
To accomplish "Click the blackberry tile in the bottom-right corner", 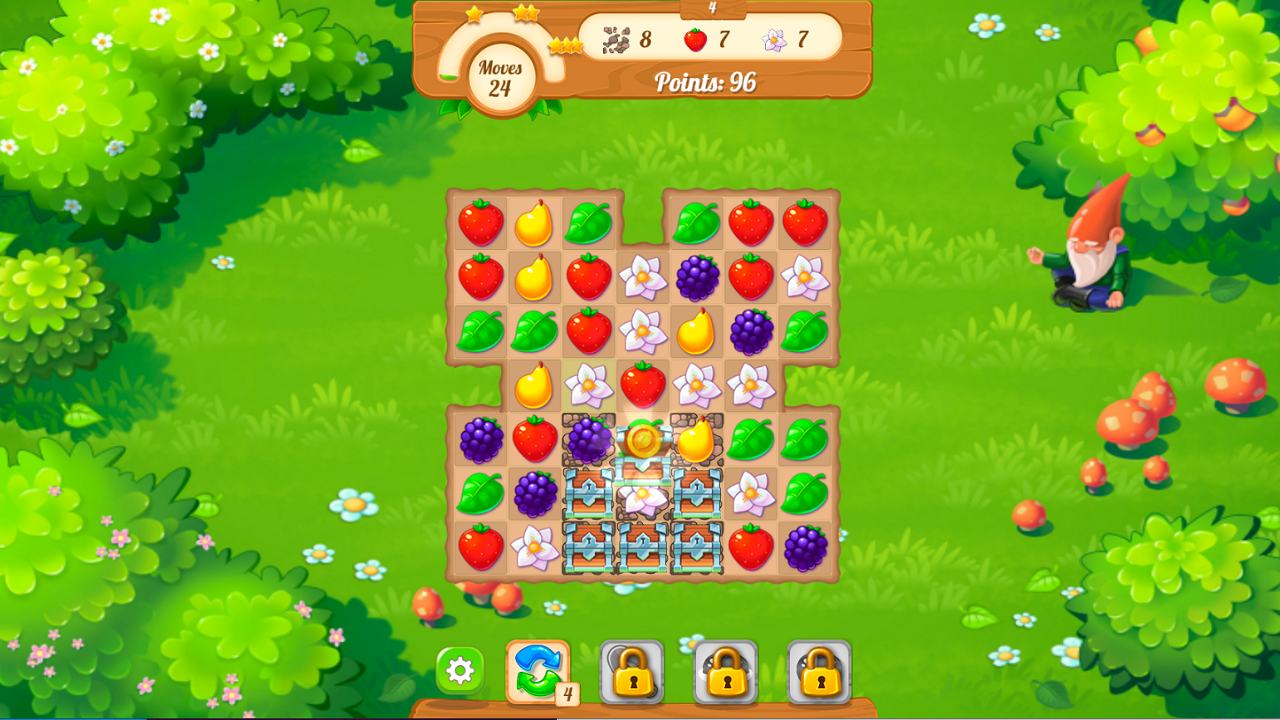I will tap(805, 545).
